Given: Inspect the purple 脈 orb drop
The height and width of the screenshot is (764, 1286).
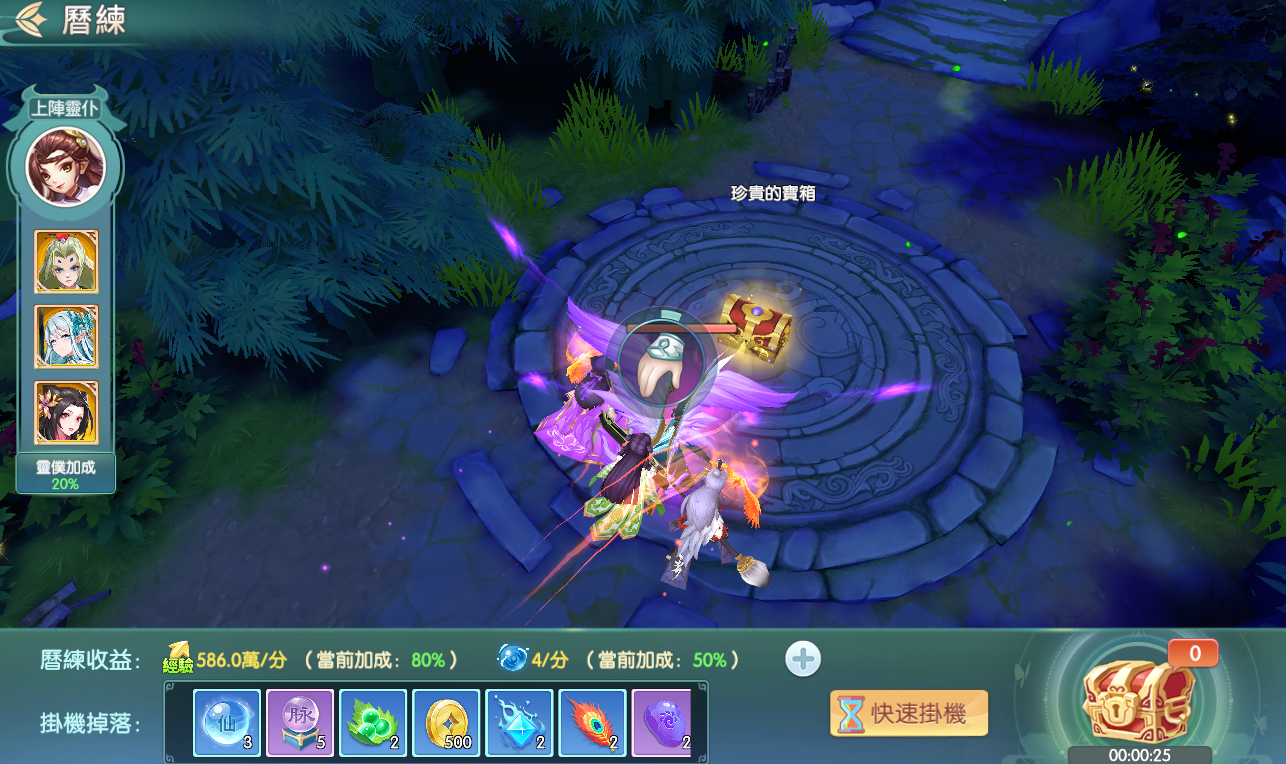Looking at the screenshot, I should coord(300,722).
